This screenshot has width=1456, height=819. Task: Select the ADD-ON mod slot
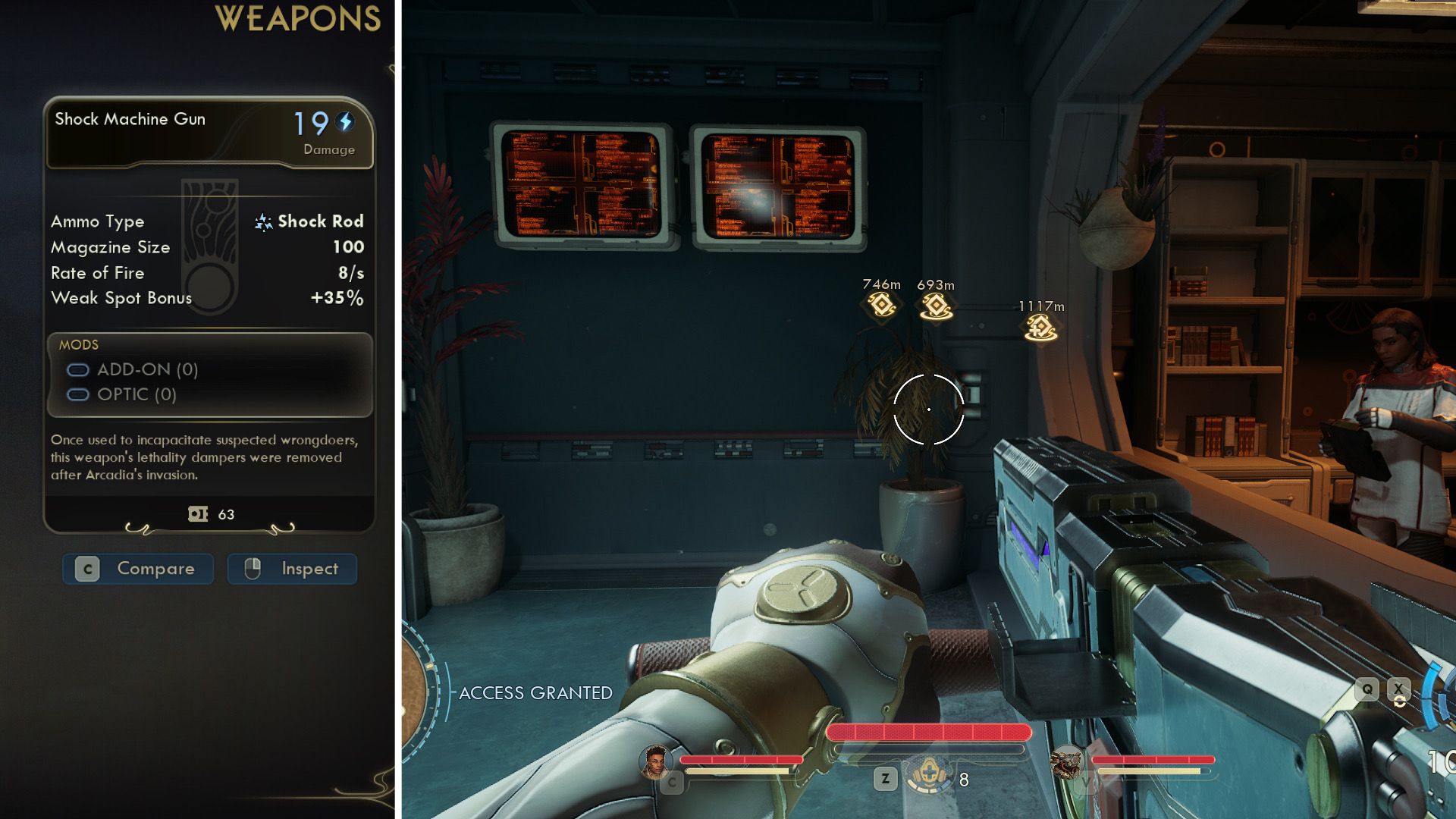point(133,370)
